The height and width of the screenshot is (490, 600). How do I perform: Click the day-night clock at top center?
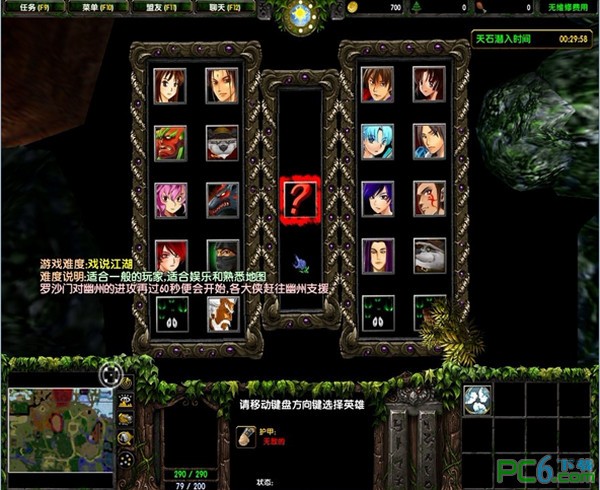pos(299,15)
